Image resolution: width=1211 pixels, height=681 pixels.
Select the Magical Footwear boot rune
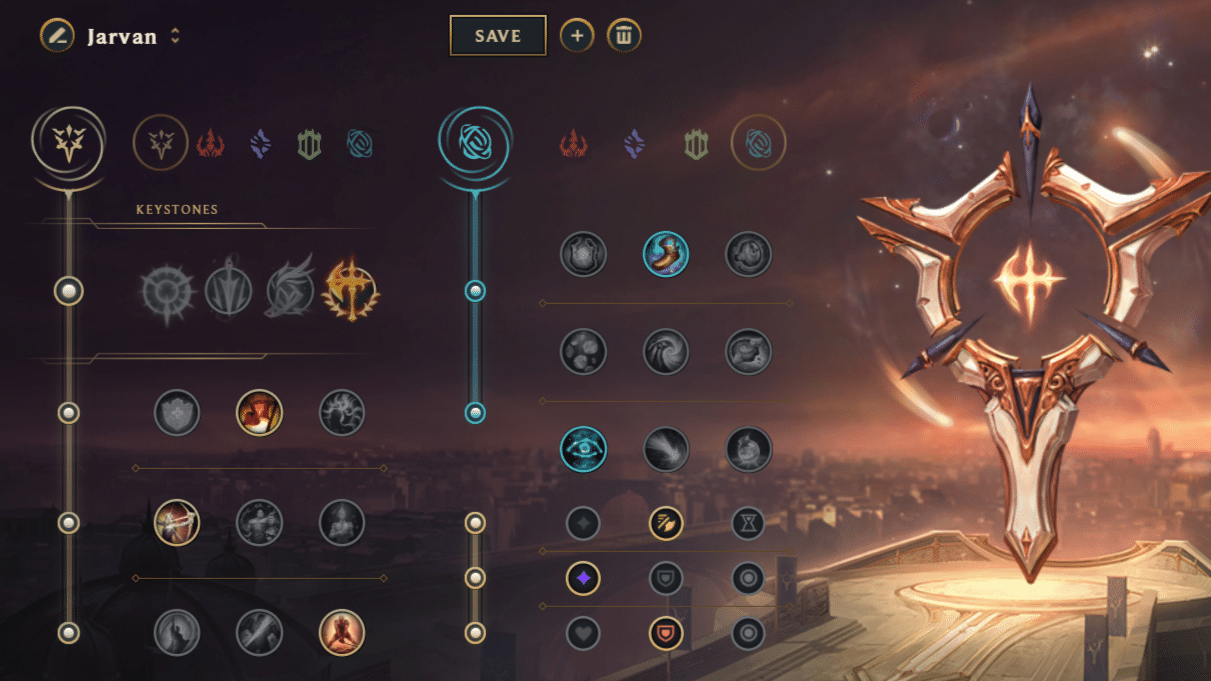665,254
